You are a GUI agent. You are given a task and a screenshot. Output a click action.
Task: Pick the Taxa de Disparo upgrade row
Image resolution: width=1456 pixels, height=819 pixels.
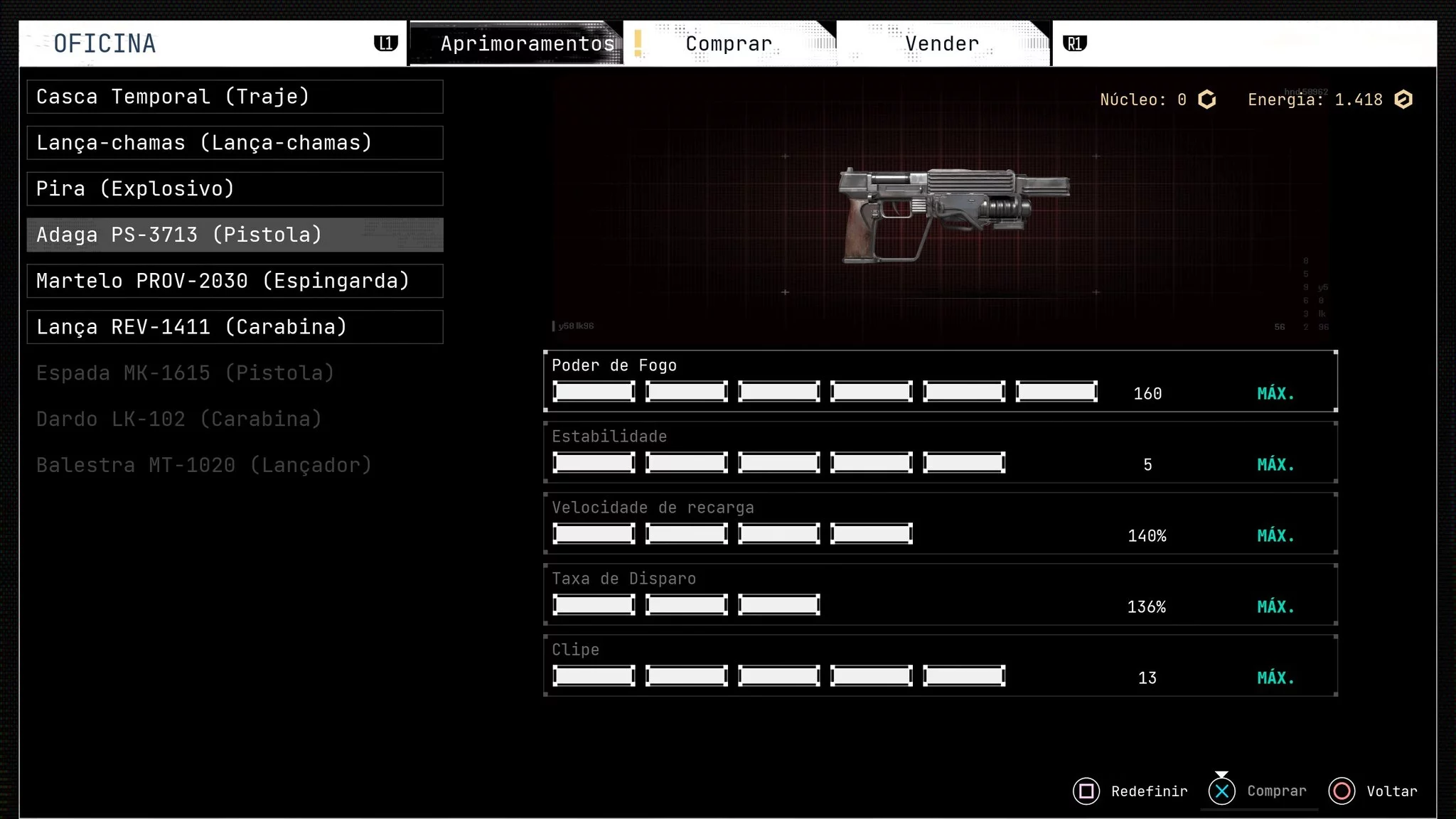point(940,594)
